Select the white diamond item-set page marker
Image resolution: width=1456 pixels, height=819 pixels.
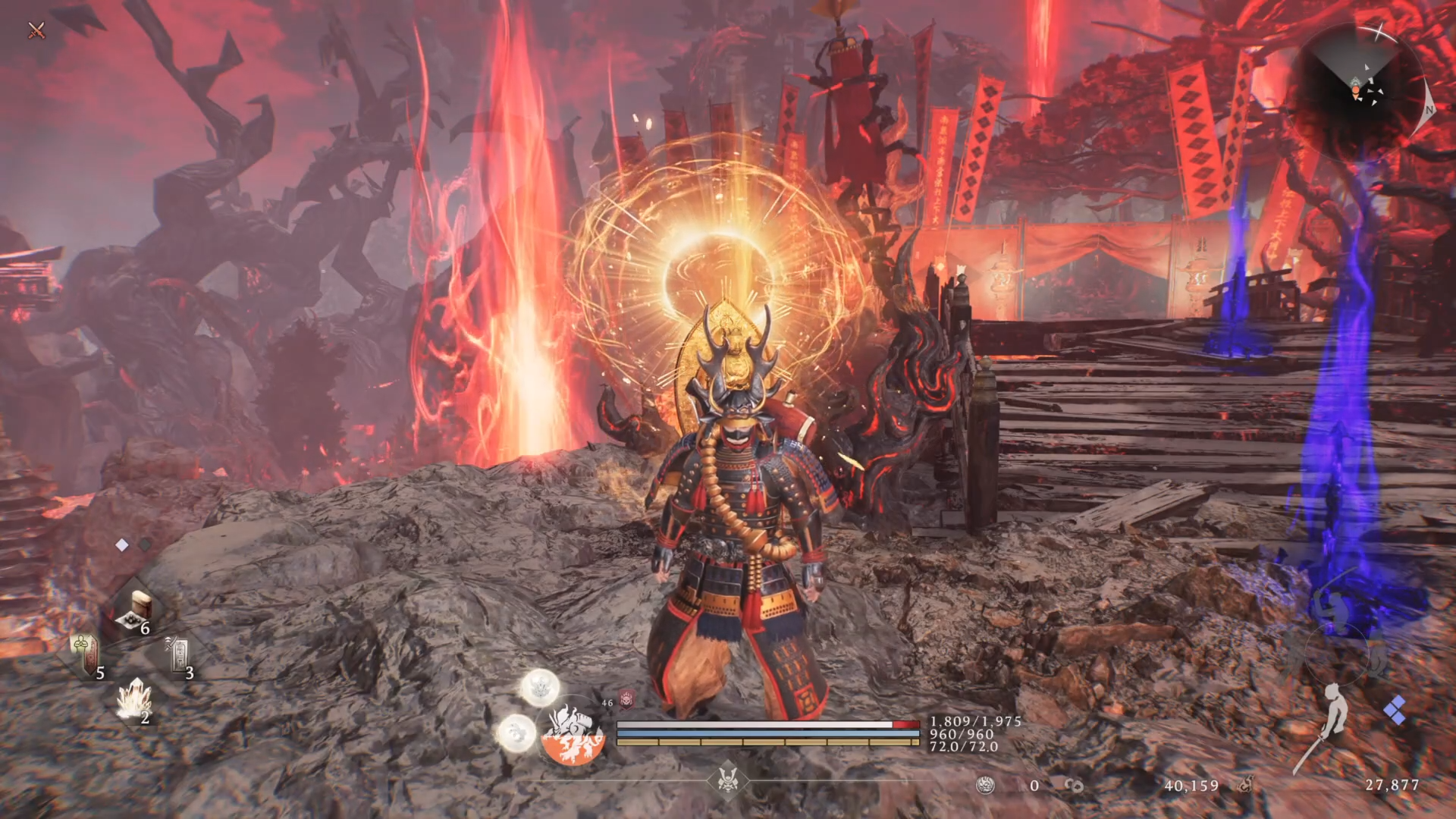point(121,544)
